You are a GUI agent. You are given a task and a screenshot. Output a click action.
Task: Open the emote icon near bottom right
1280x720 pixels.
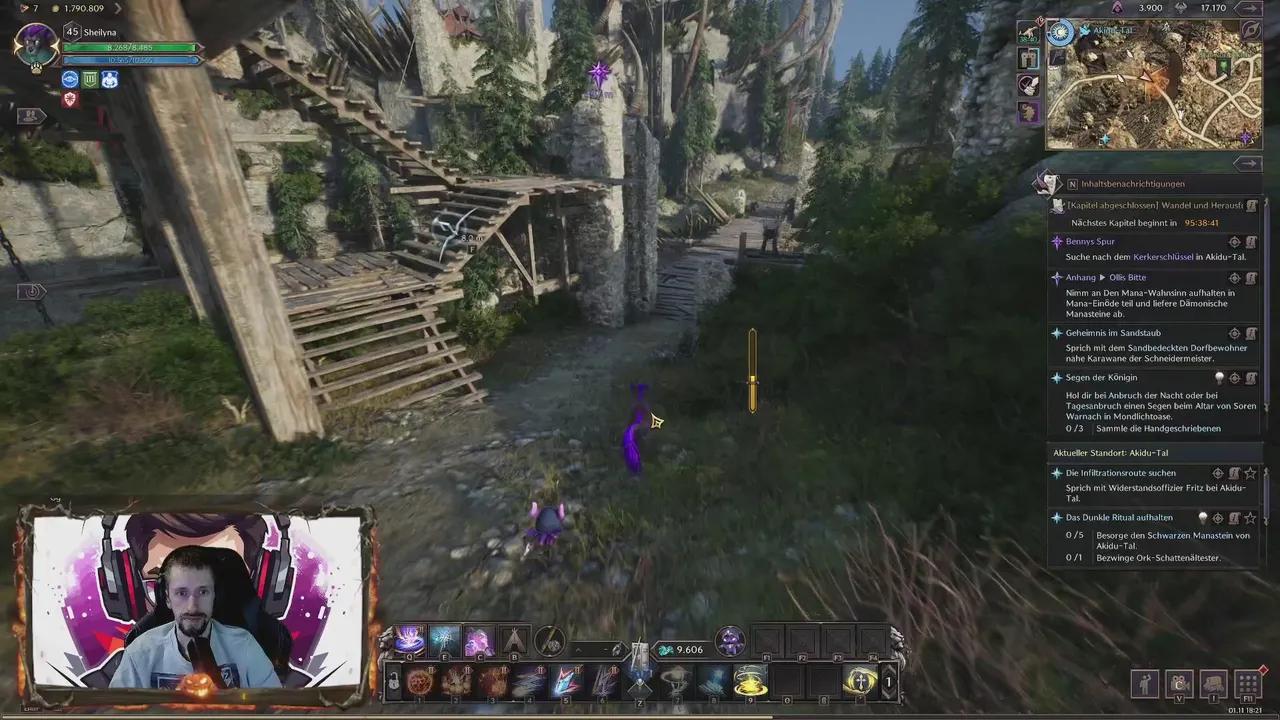(x=1145, y=684)
